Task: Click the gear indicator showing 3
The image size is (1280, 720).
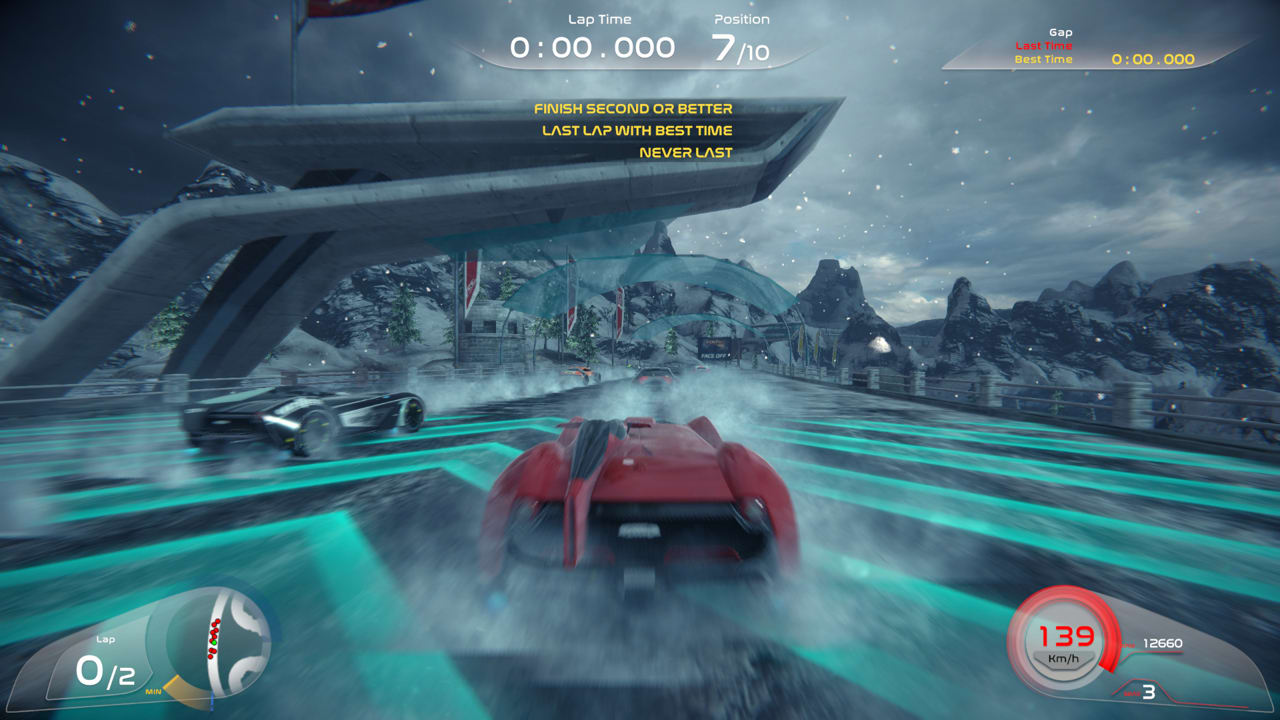Action: click(x=1148, y=690)
